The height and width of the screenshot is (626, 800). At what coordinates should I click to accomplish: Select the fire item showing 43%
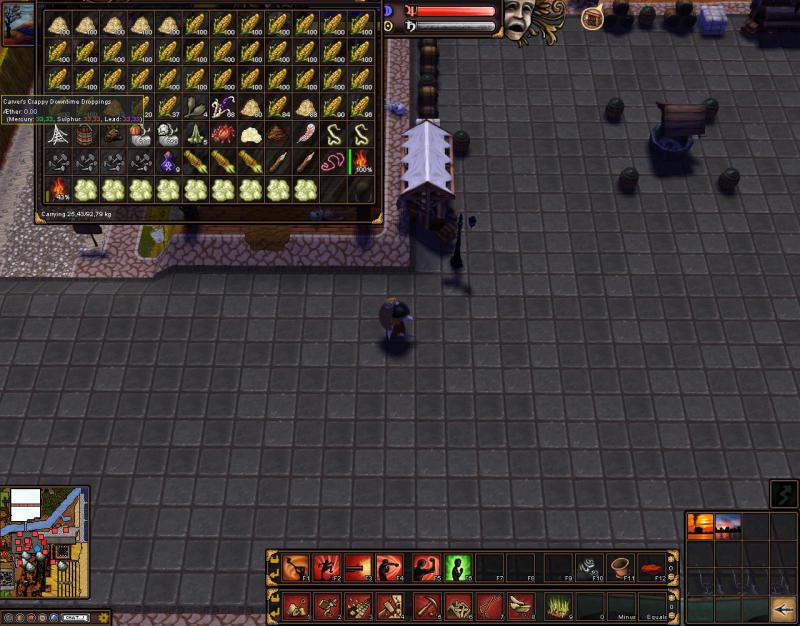point(58,189)
